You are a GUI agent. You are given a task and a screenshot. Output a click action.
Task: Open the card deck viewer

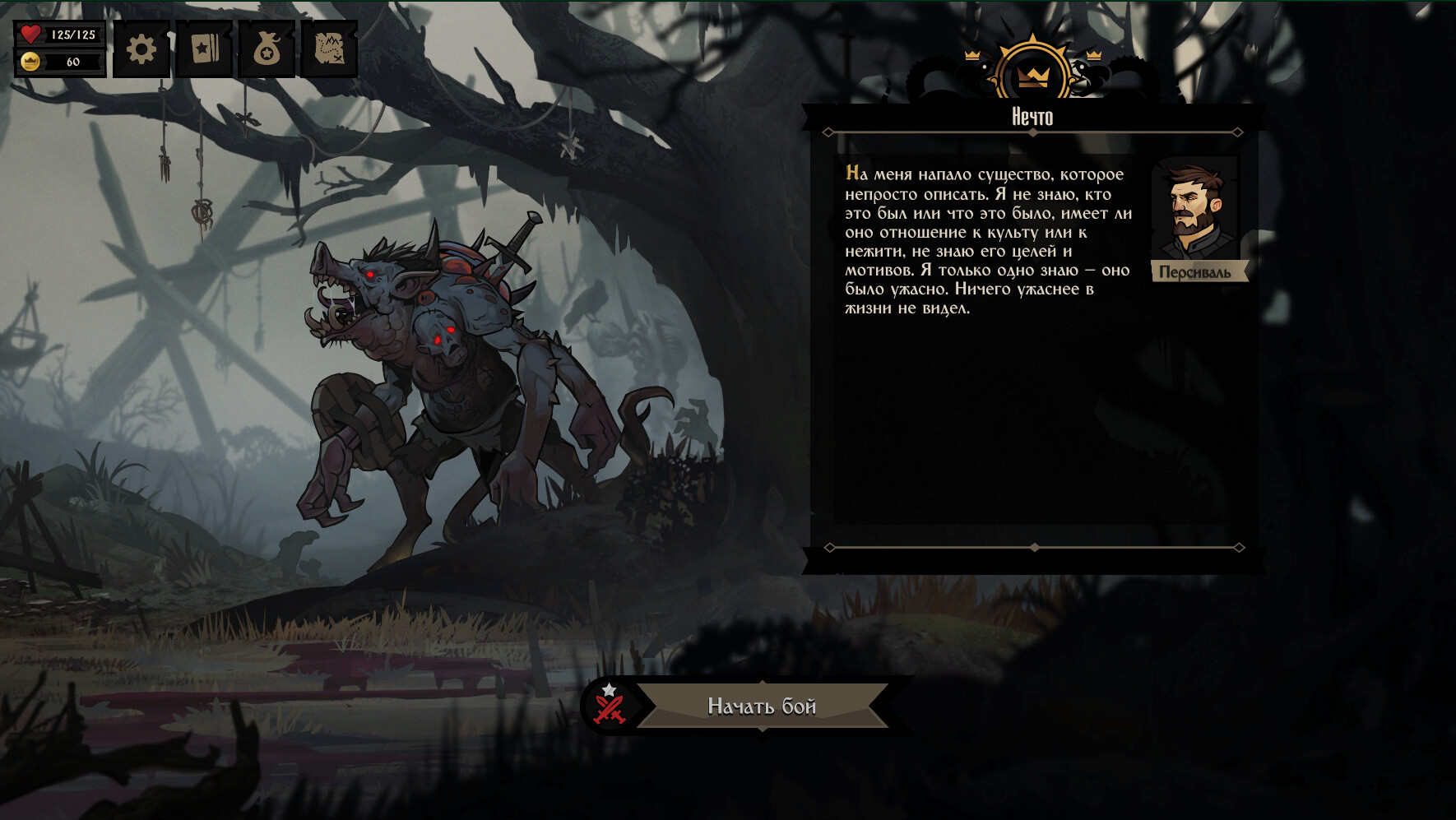click(x=204, y=50)
